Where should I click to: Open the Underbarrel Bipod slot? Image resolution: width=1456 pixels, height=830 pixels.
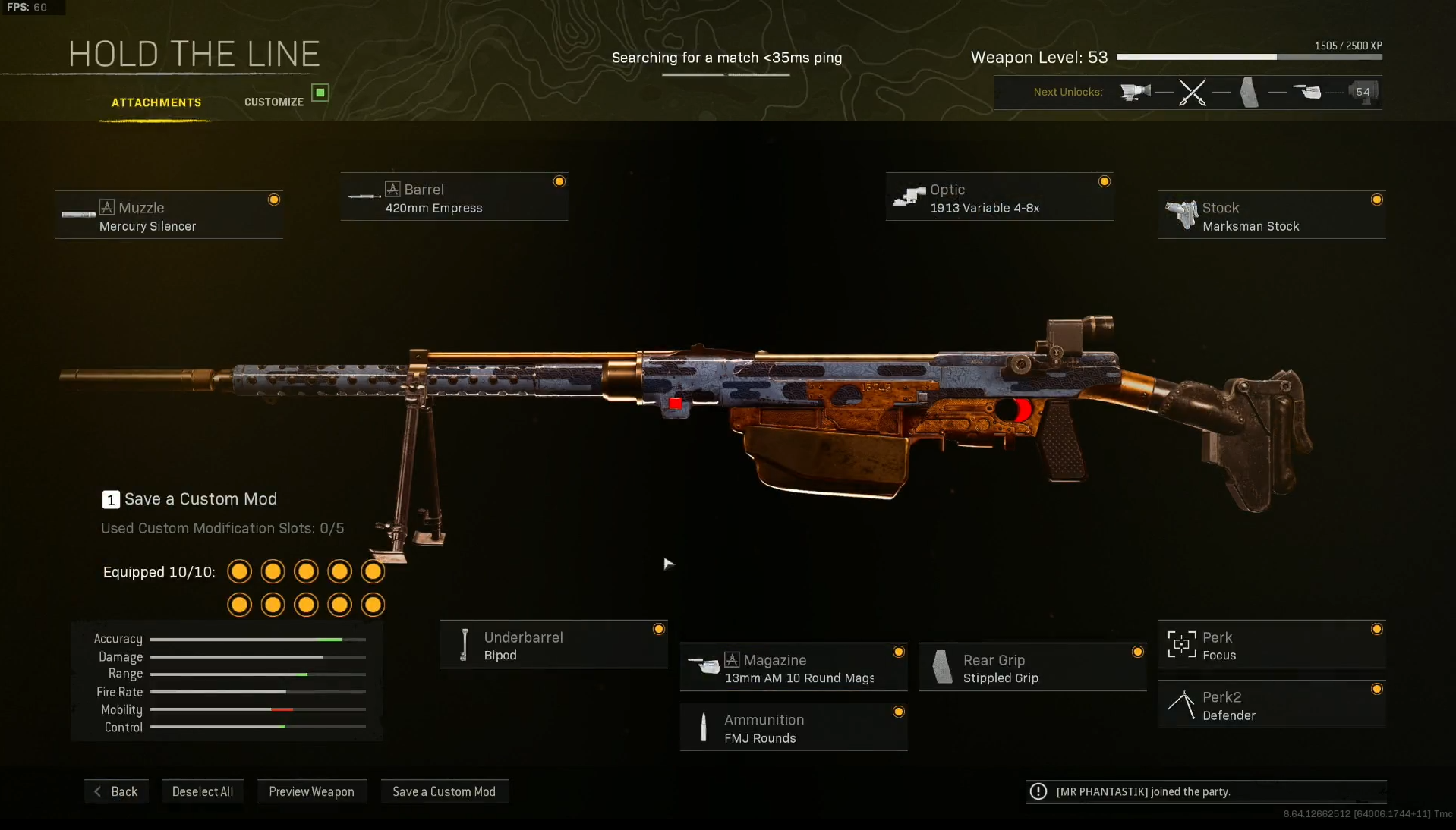click(553, 645)
